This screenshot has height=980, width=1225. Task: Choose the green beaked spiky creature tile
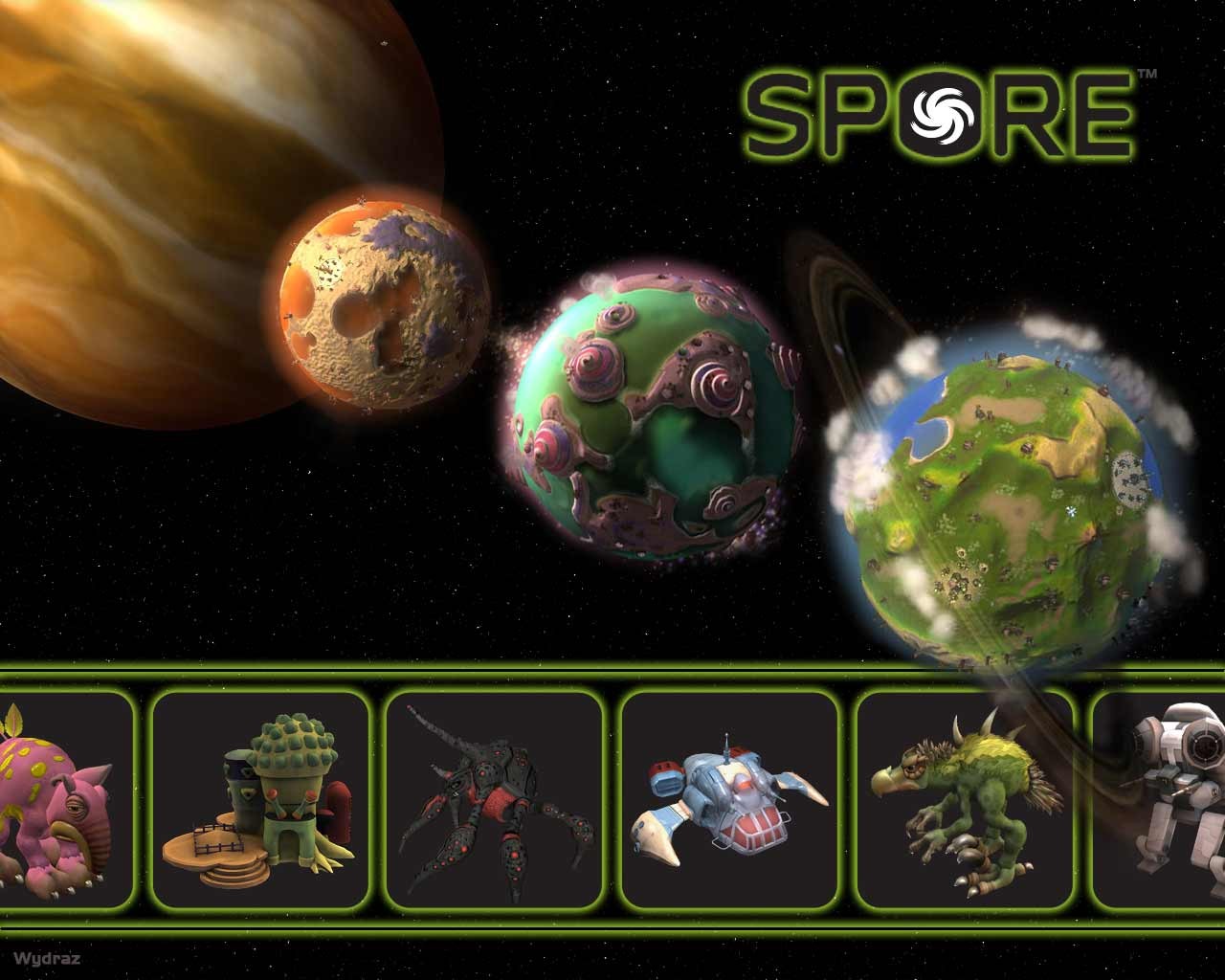coord(965,799)
